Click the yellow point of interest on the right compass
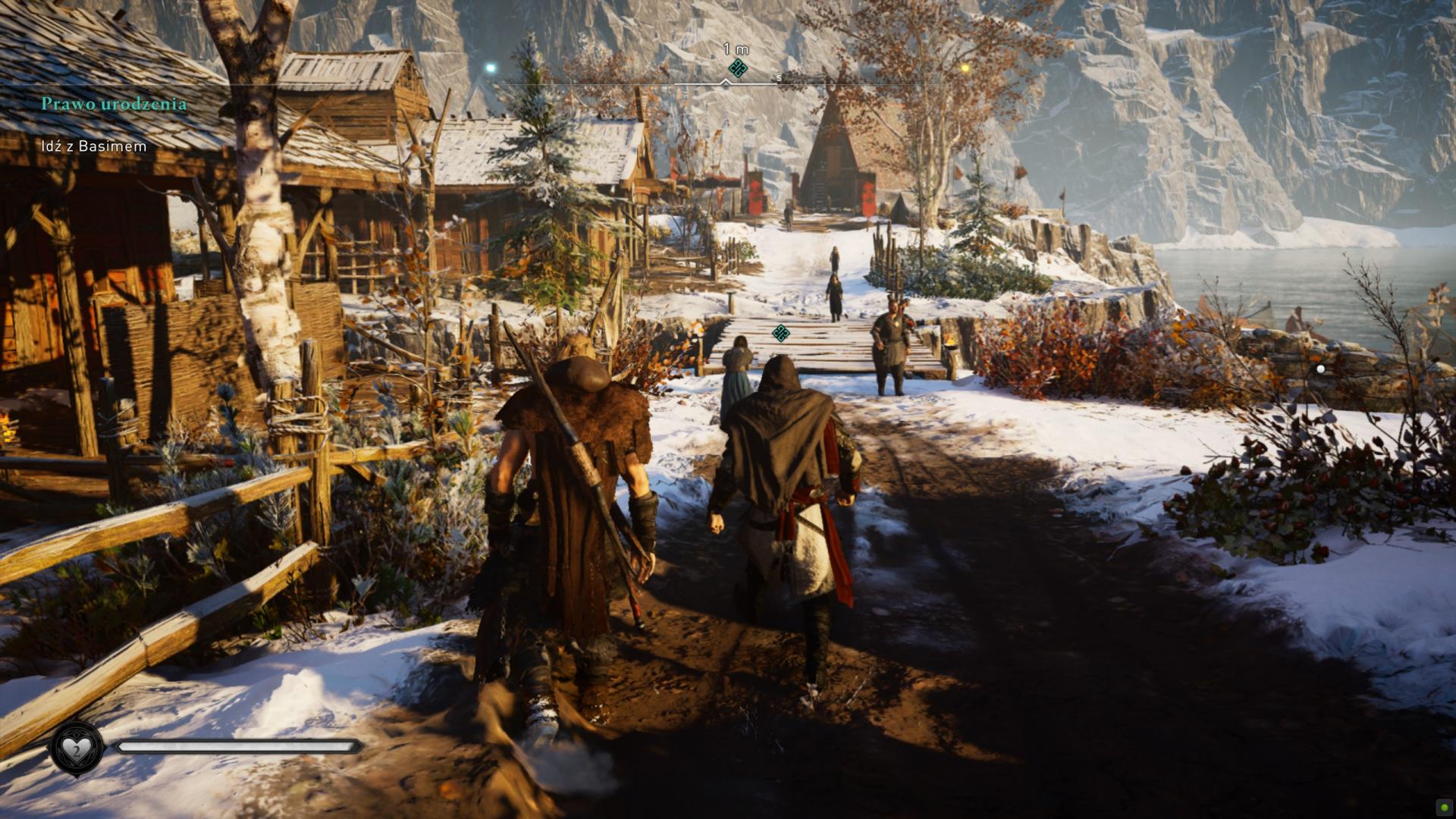Image resolution: width=1456 pixels, height=819 pixels. point(965,67)
